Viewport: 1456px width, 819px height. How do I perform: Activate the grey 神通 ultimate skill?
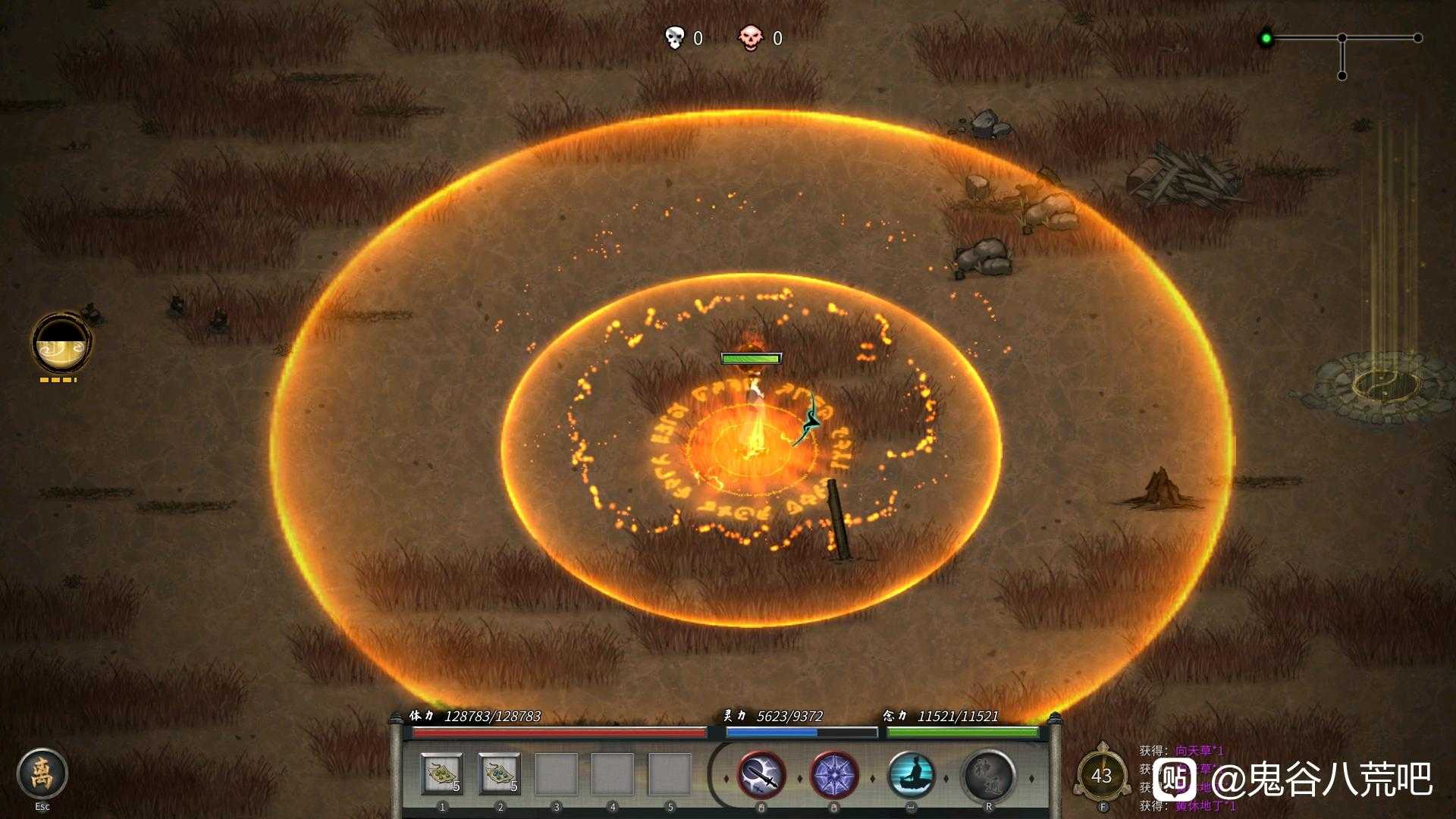click(989, 776)
